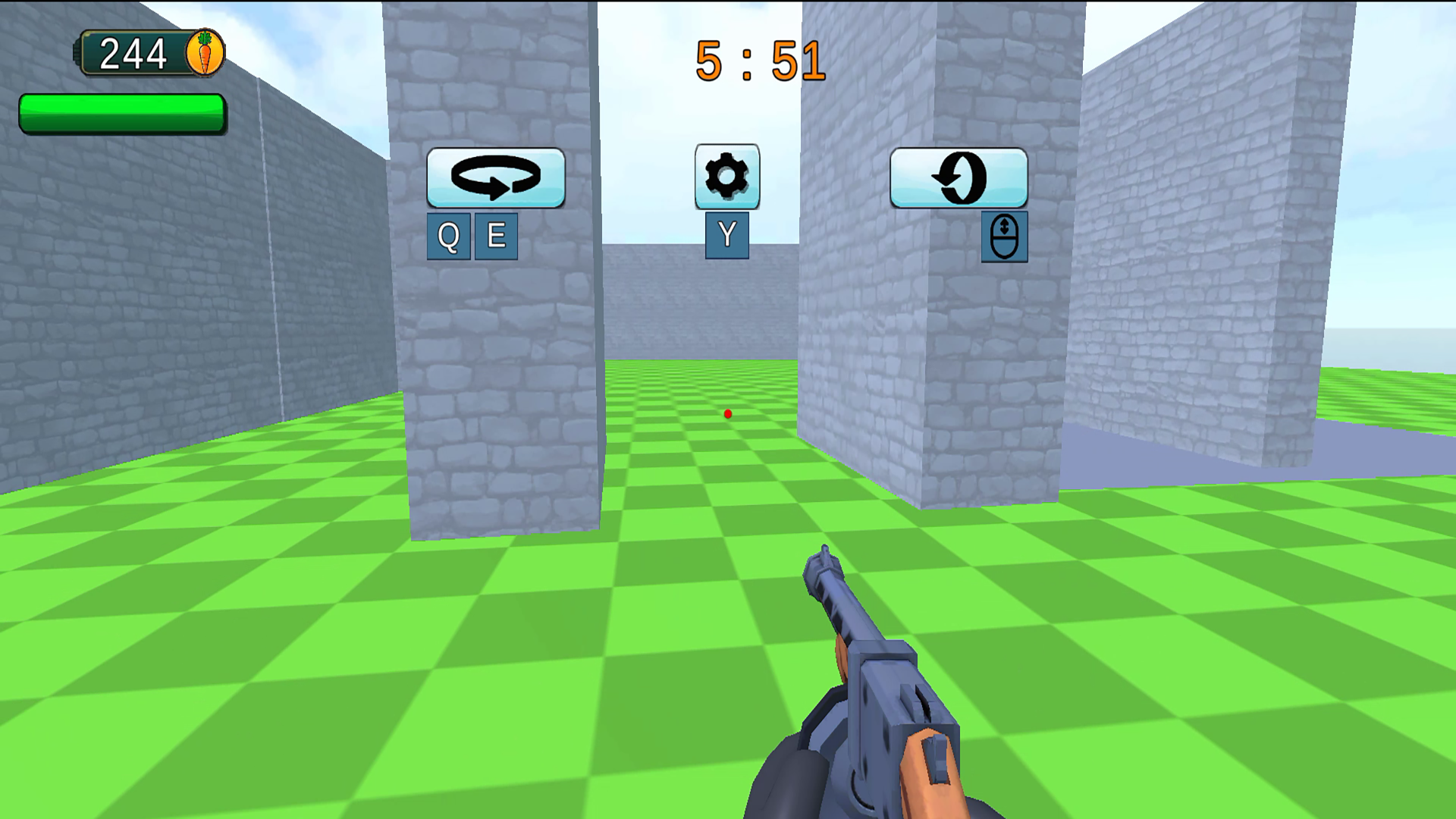
Task: Click the red crosshair dot
Action: pyautogui.click(x=726, y=413)
